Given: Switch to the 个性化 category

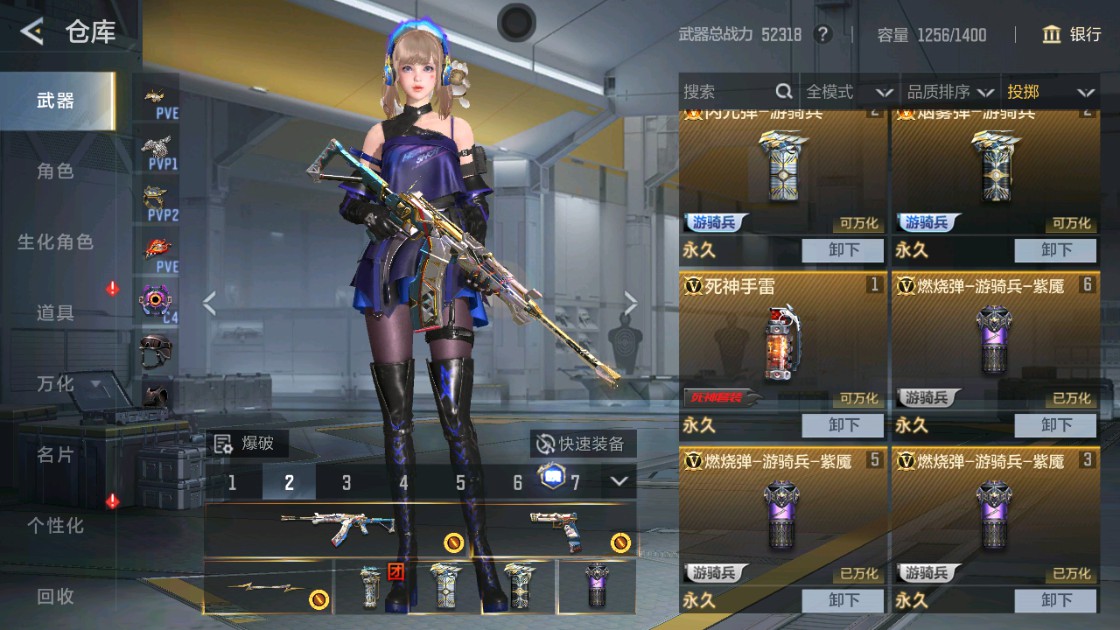Looking at the screenshot, I should 56,525.
